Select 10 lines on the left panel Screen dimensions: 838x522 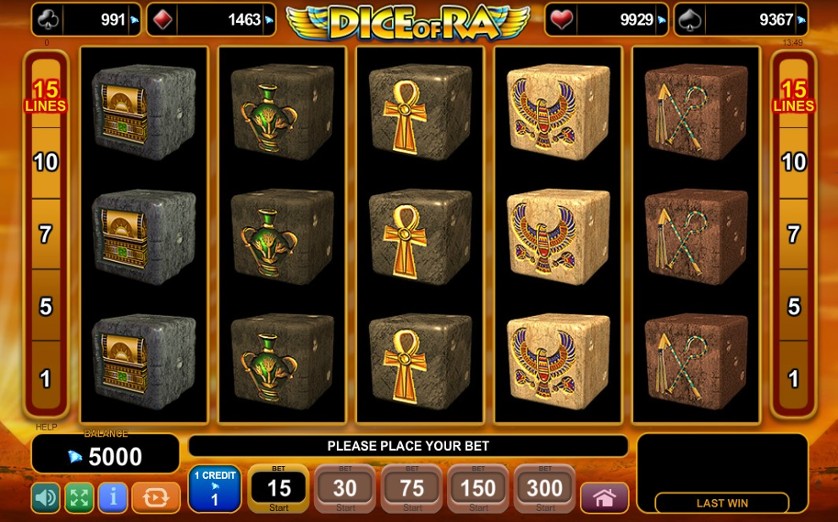pyautogui.click(x=45, y=162)
